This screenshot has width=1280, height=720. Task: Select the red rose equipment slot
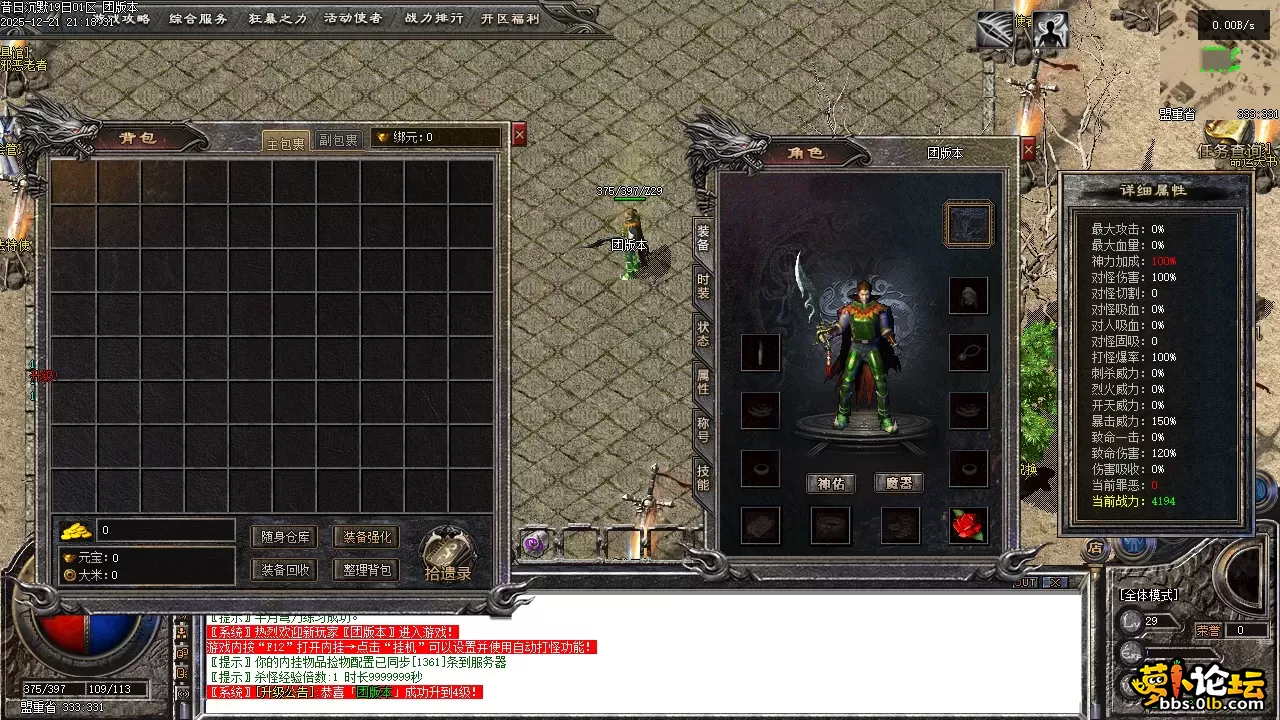point(967,525)
